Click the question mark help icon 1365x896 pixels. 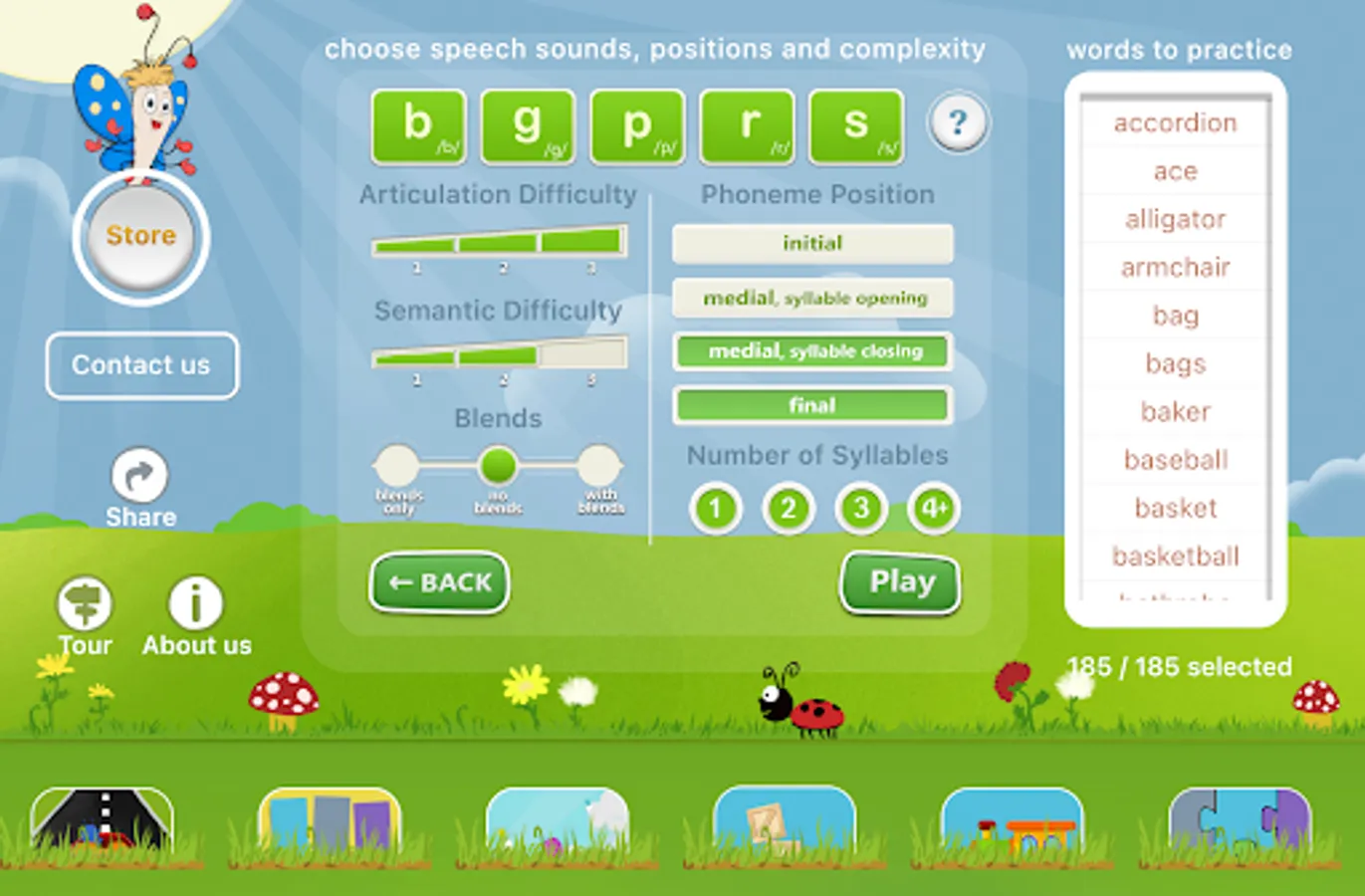pos(957,121)
